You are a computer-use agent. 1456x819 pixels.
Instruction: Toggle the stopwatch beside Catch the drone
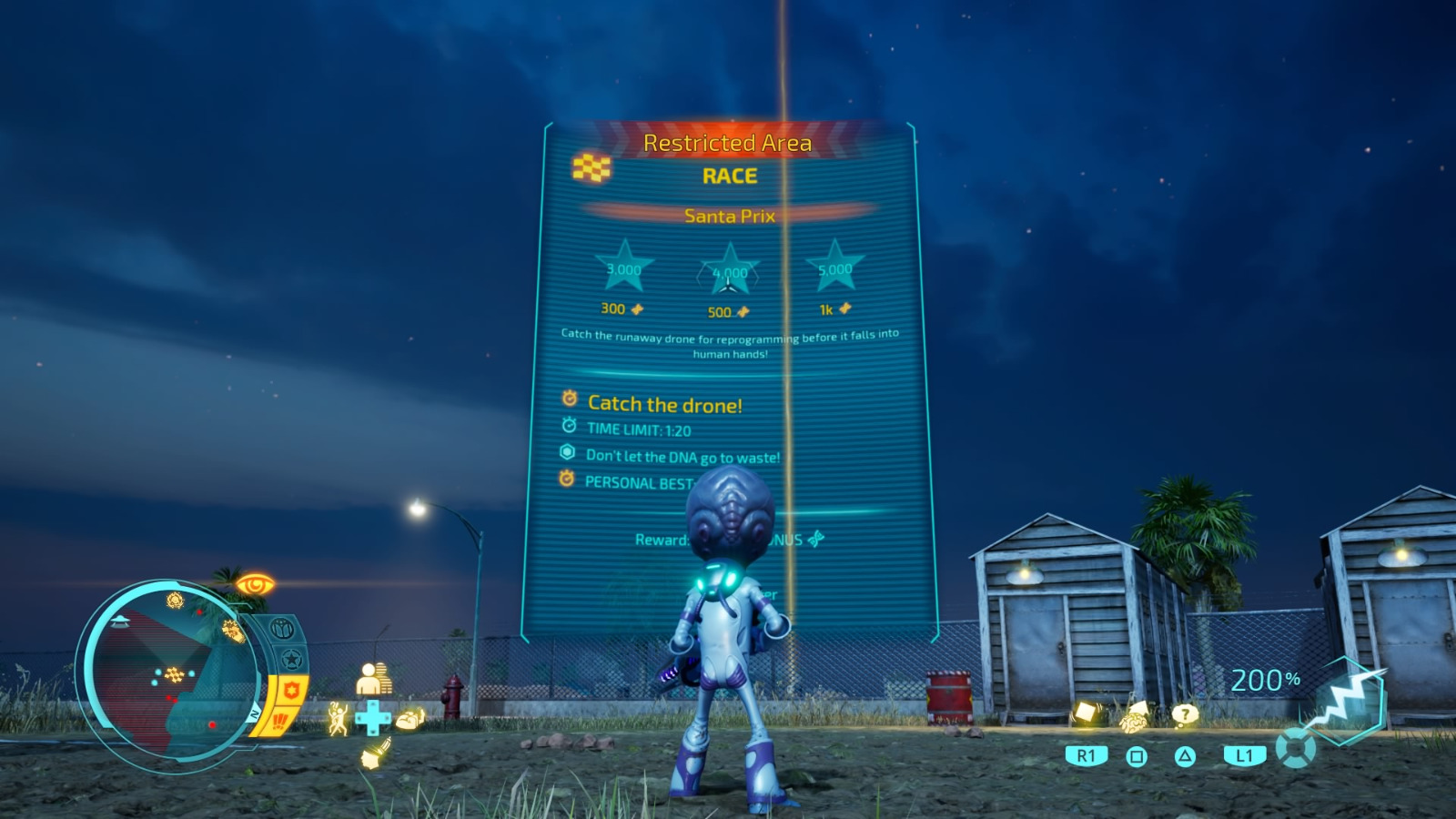click(x=569, y=400)
